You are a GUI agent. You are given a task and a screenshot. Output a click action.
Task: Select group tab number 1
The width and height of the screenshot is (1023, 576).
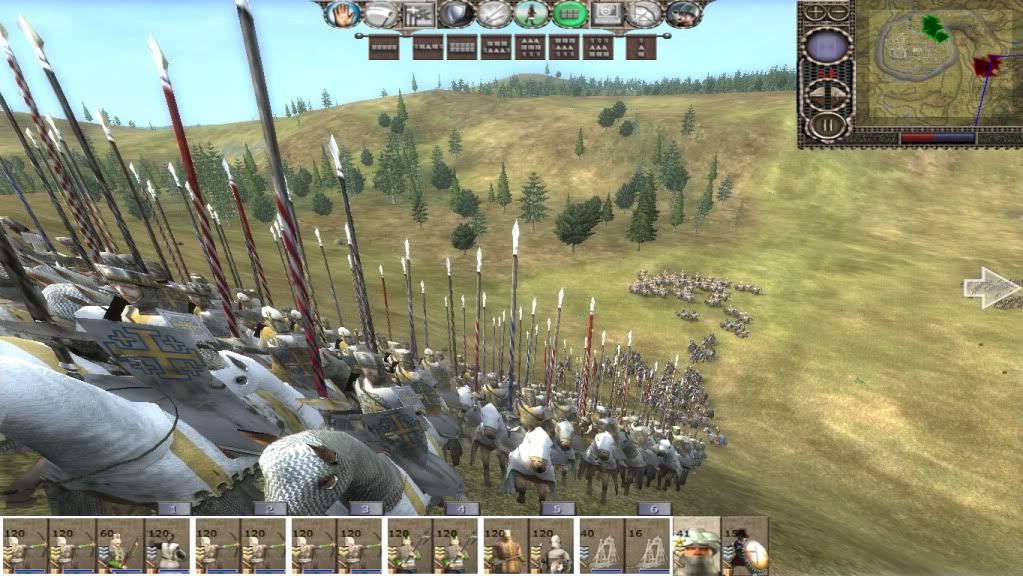pyautogui.click(x=174, y=509)
